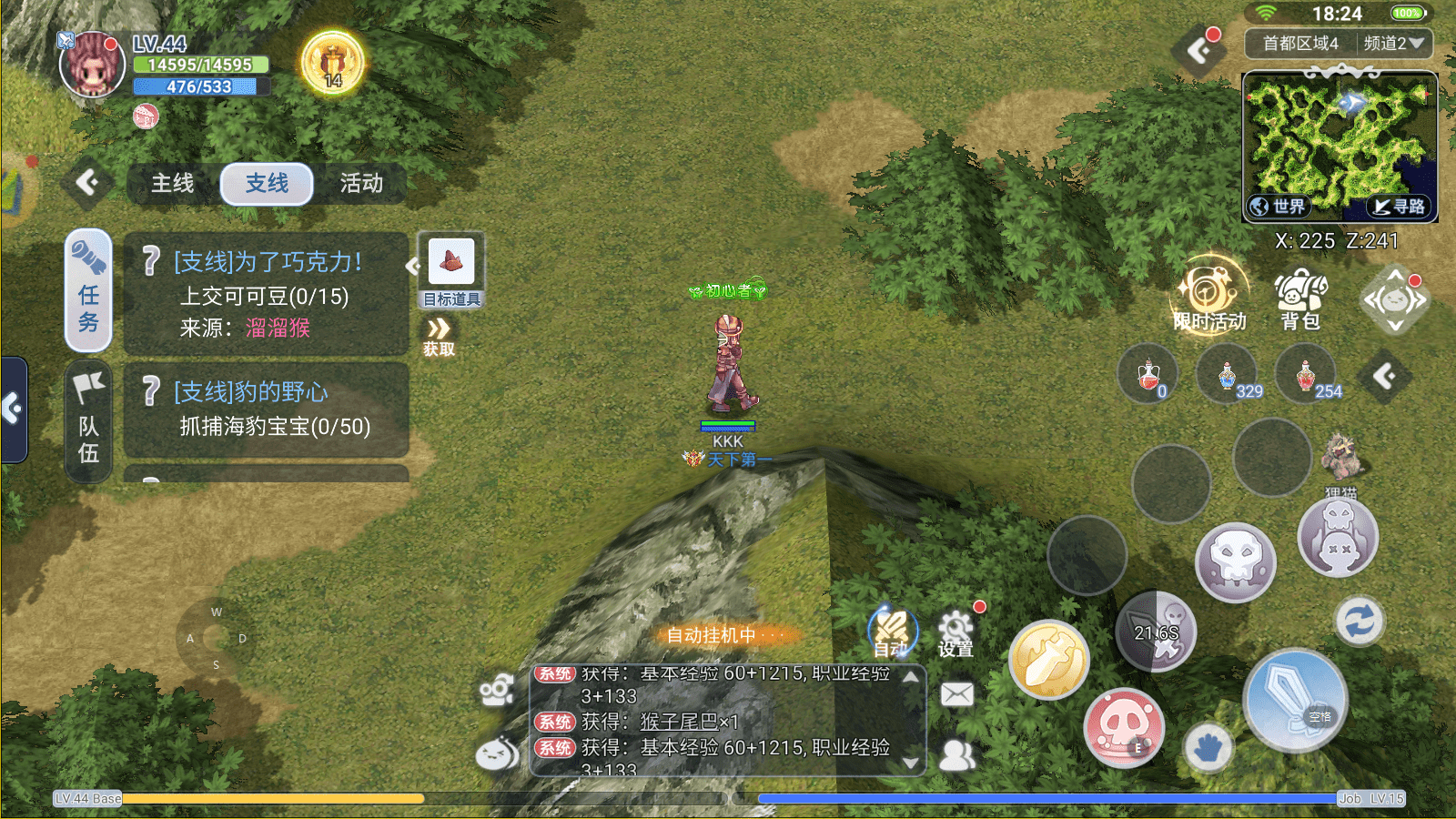Switch to the 主线 quest tab
This screenshot has height=819, width=1456.
coord(173,184)
